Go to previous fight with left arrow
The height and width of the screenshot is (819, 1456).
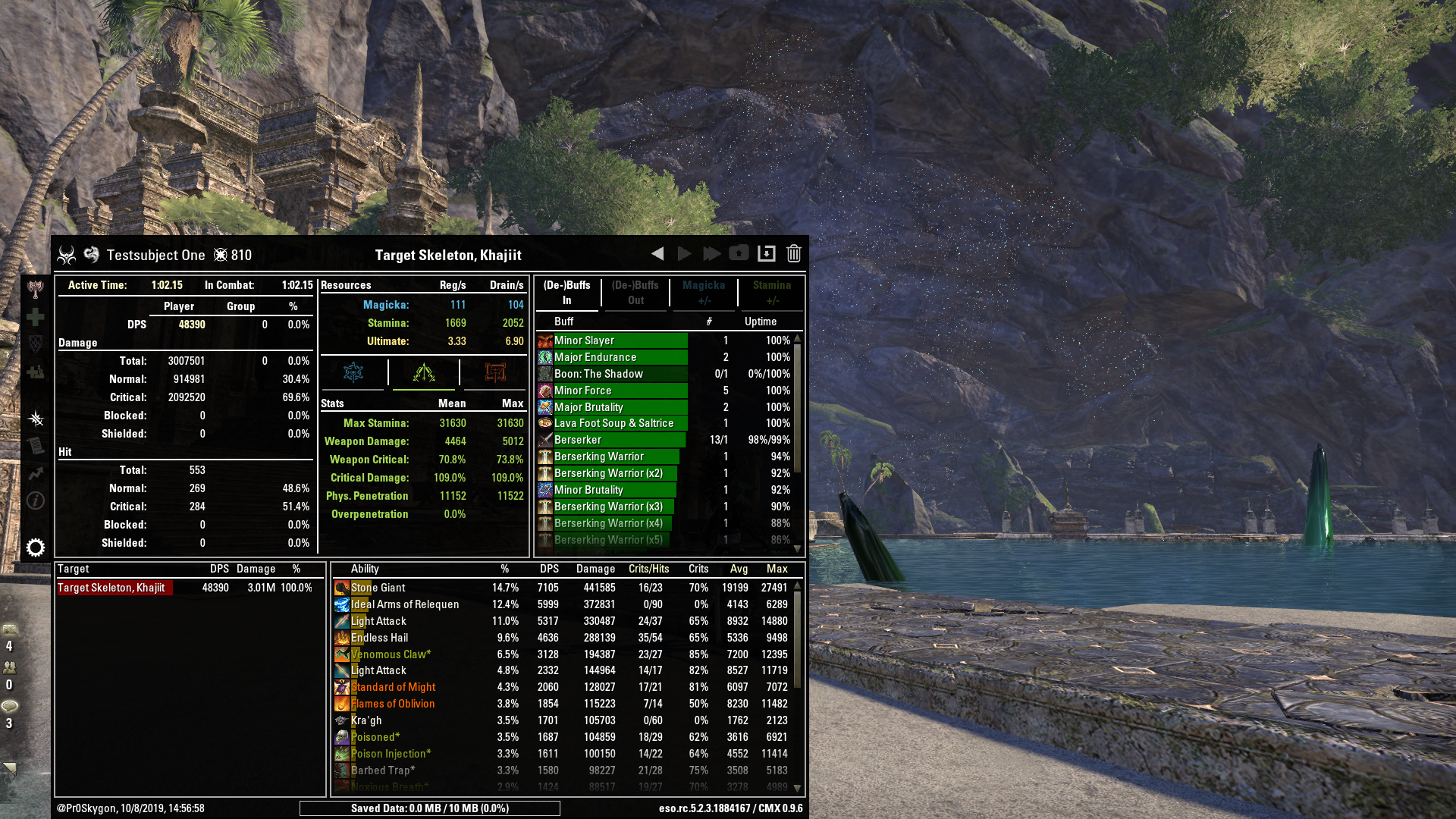[x=657, y=253]
